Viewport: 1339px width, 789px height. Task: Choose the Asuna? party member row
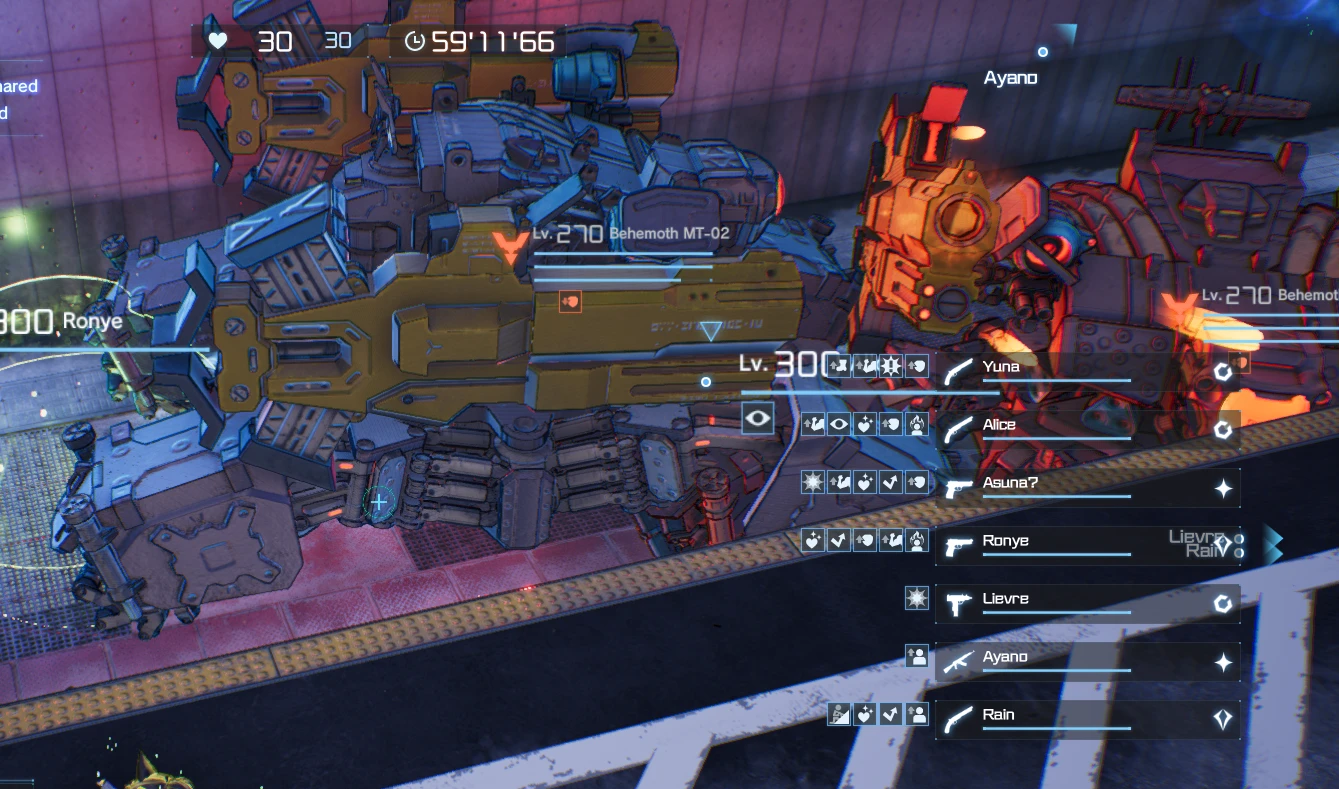(1086, 488)
